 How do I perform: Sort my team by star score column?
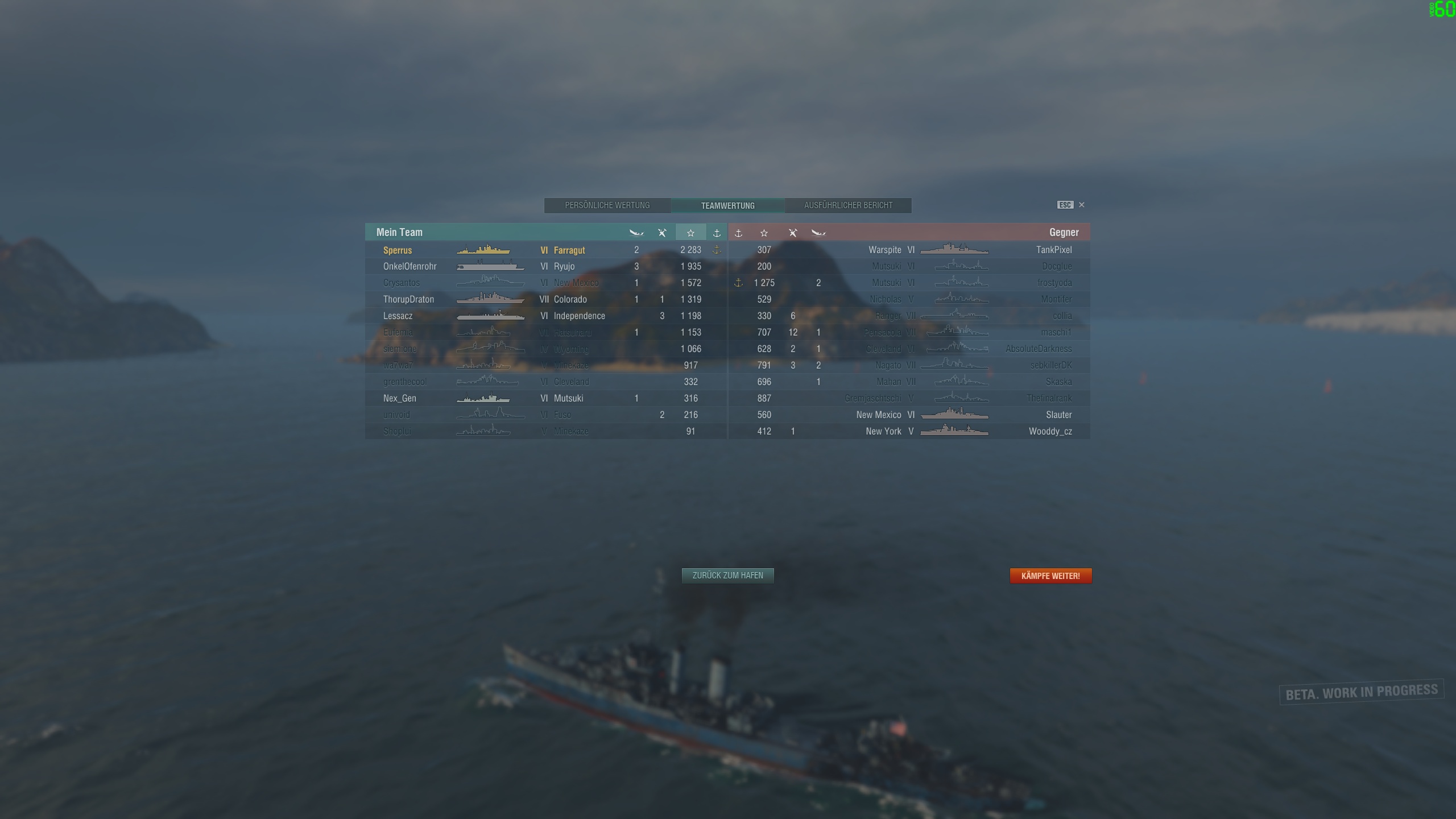tap(690, 233)
